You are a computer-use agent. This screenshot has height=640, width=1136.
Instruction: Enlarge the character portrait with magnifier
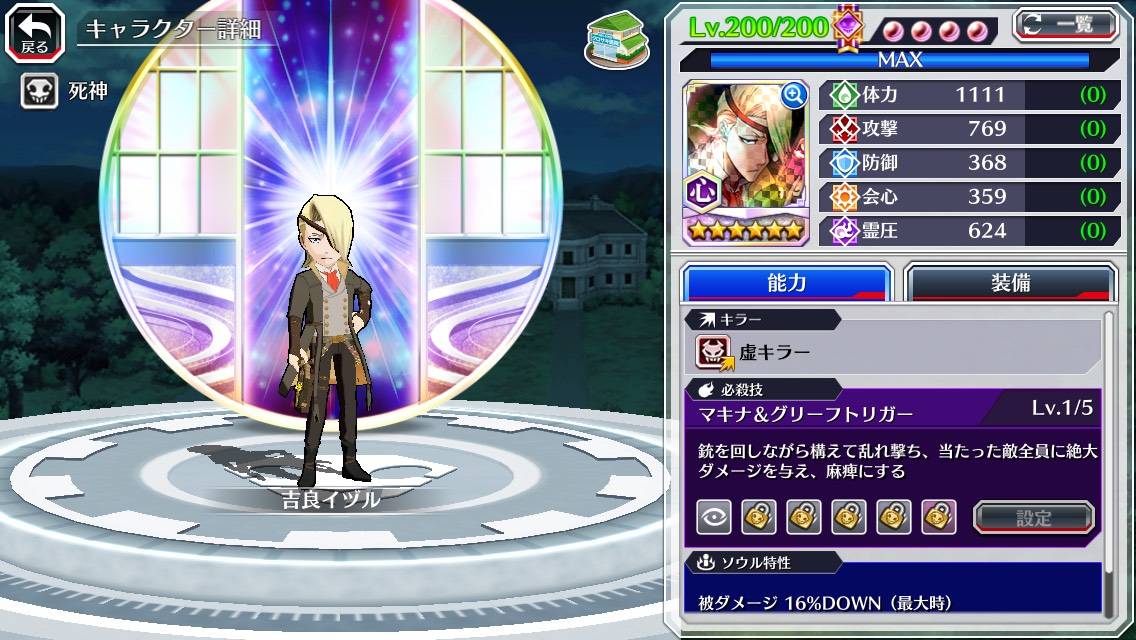[794, 95]
